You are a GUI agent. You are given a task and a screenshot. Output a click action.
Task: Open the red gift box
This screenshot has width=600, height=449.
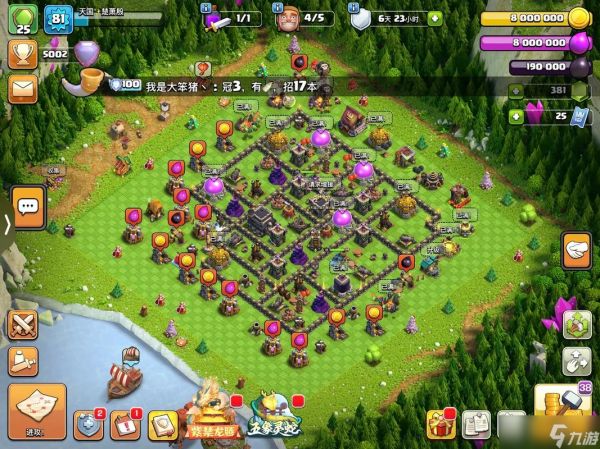click(441, 424)
